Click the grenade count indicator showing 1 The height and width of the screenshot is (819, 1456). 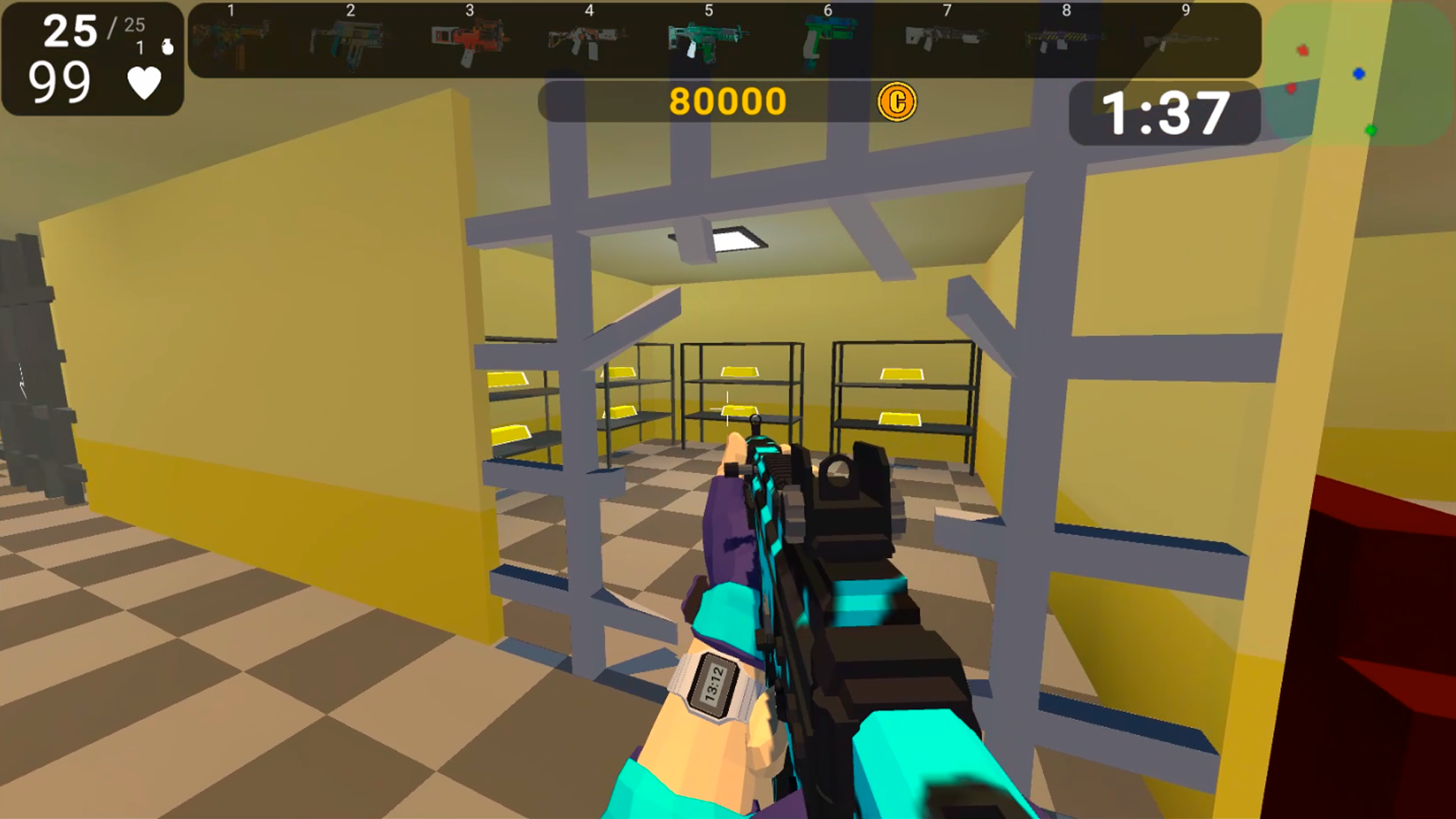pyautogui.click(x=139, y=45)
